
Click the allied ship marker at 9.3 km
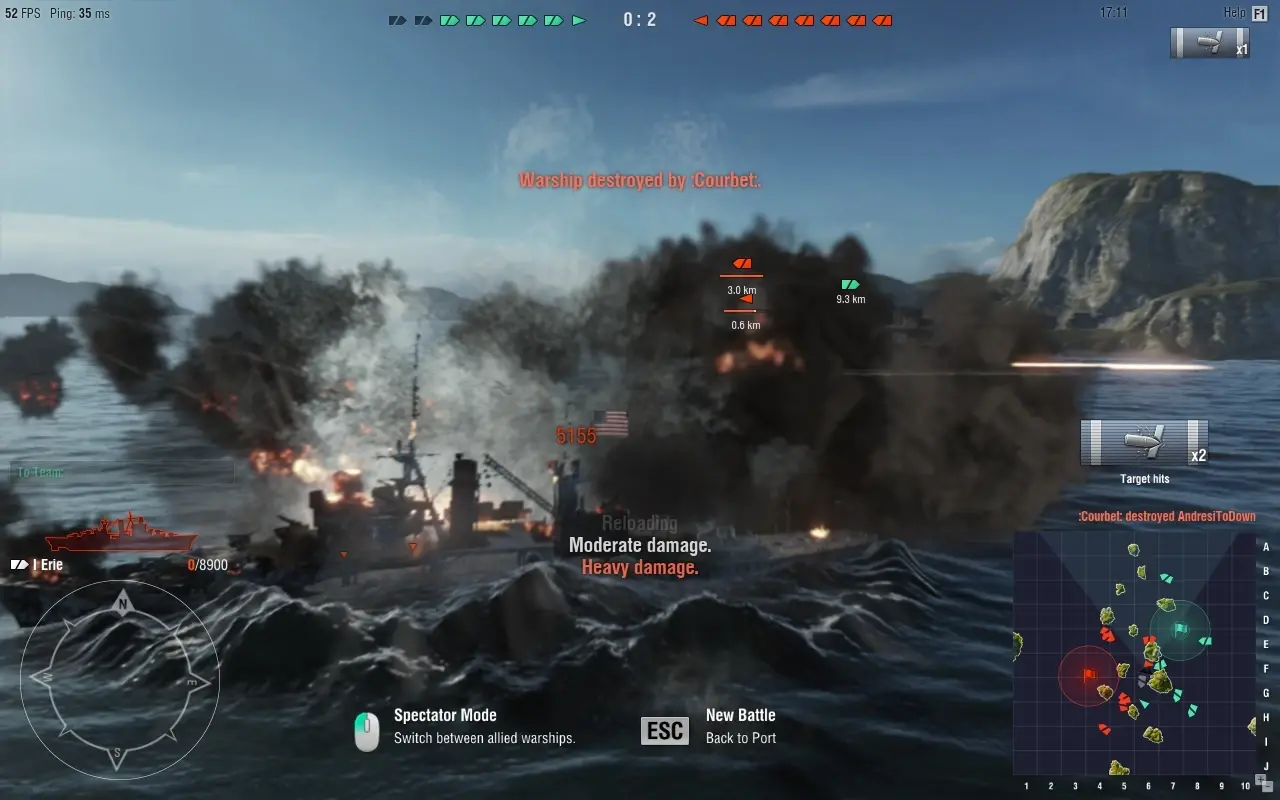click(x=849, y=283)
